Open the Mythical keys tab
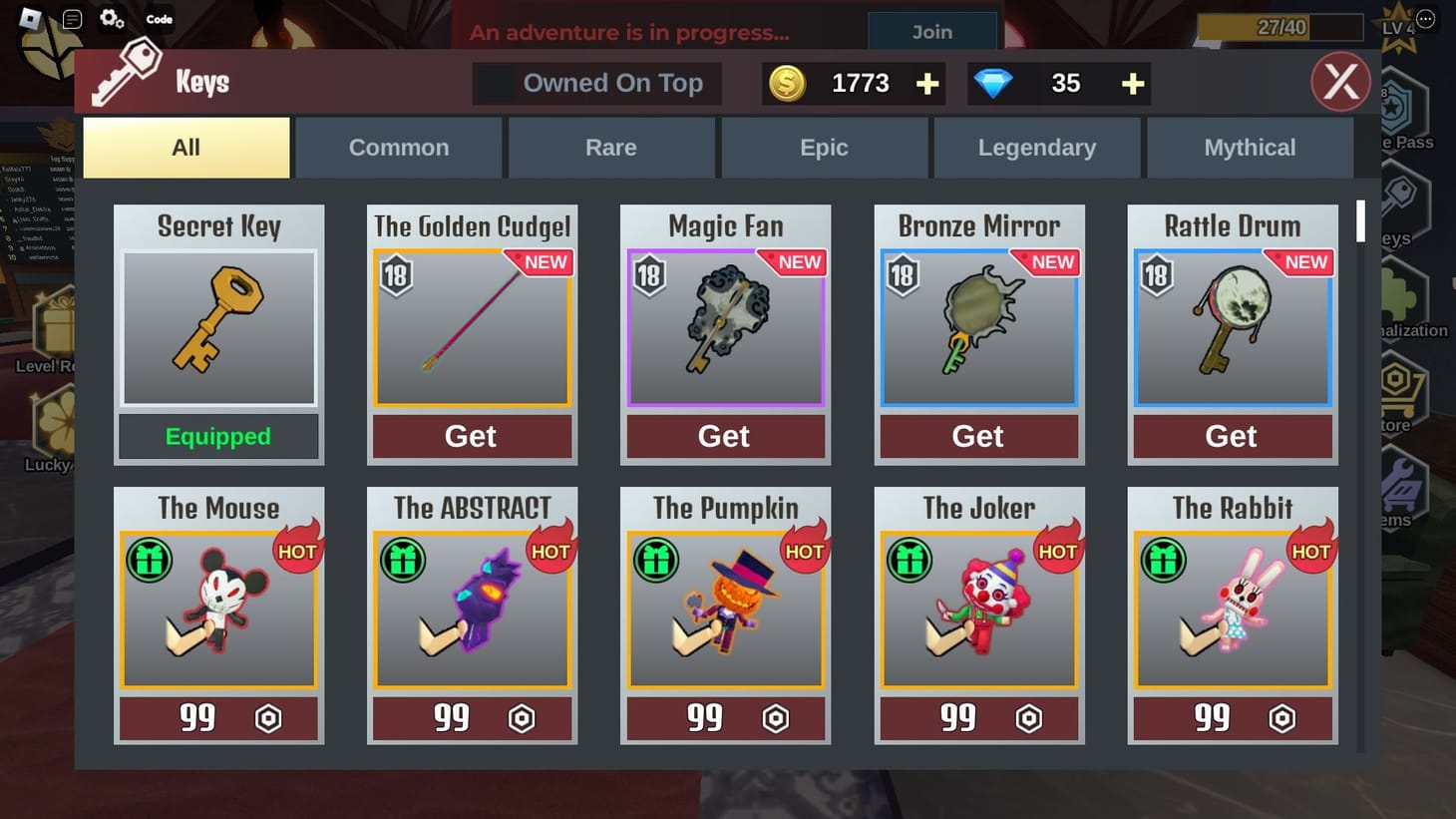Viewport: 1456px width, 819px height. point(1250,147)
